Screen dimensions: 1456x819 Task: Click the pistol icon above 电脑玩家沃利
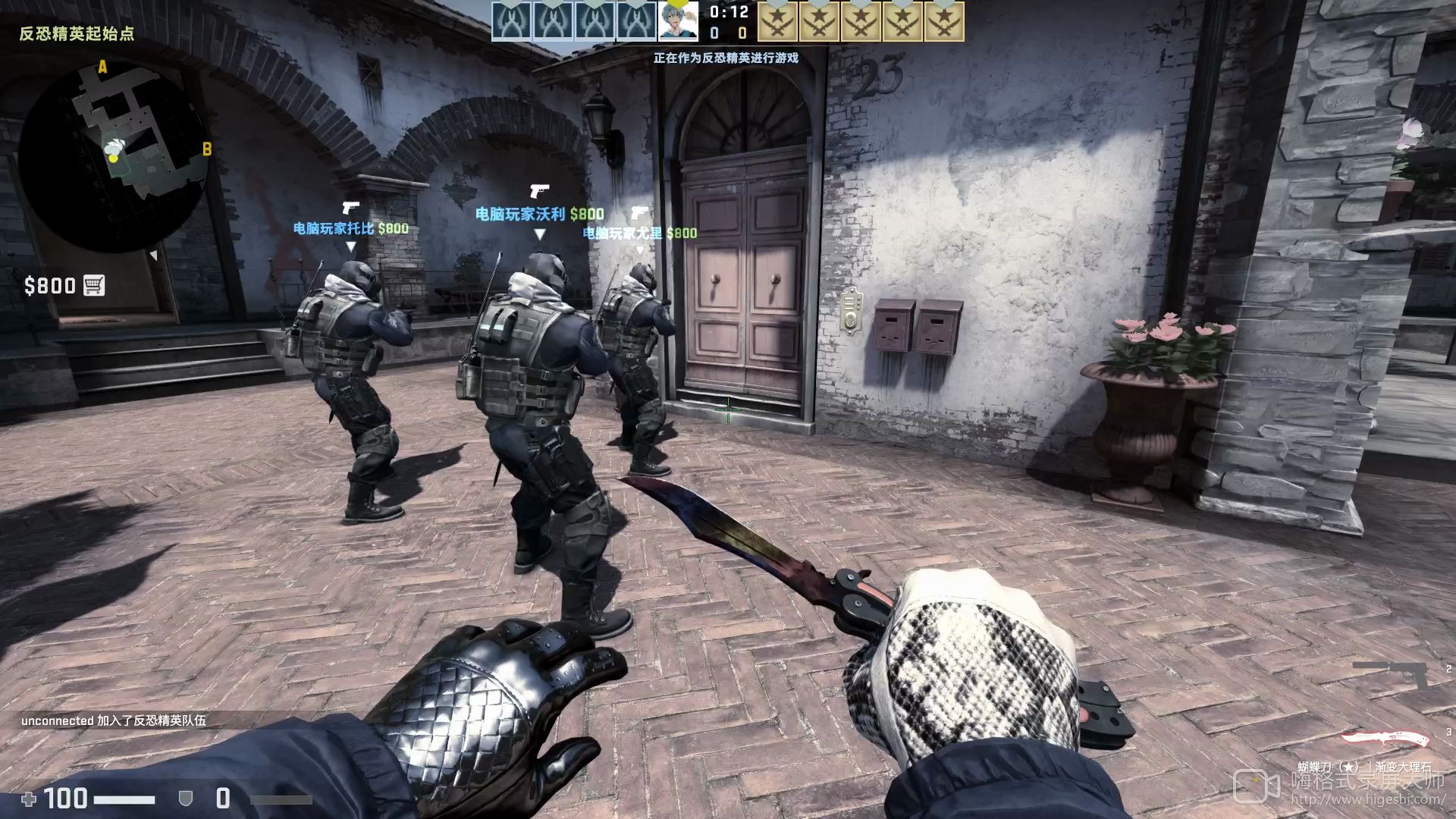pyautogui.click(x=540, y=190)
